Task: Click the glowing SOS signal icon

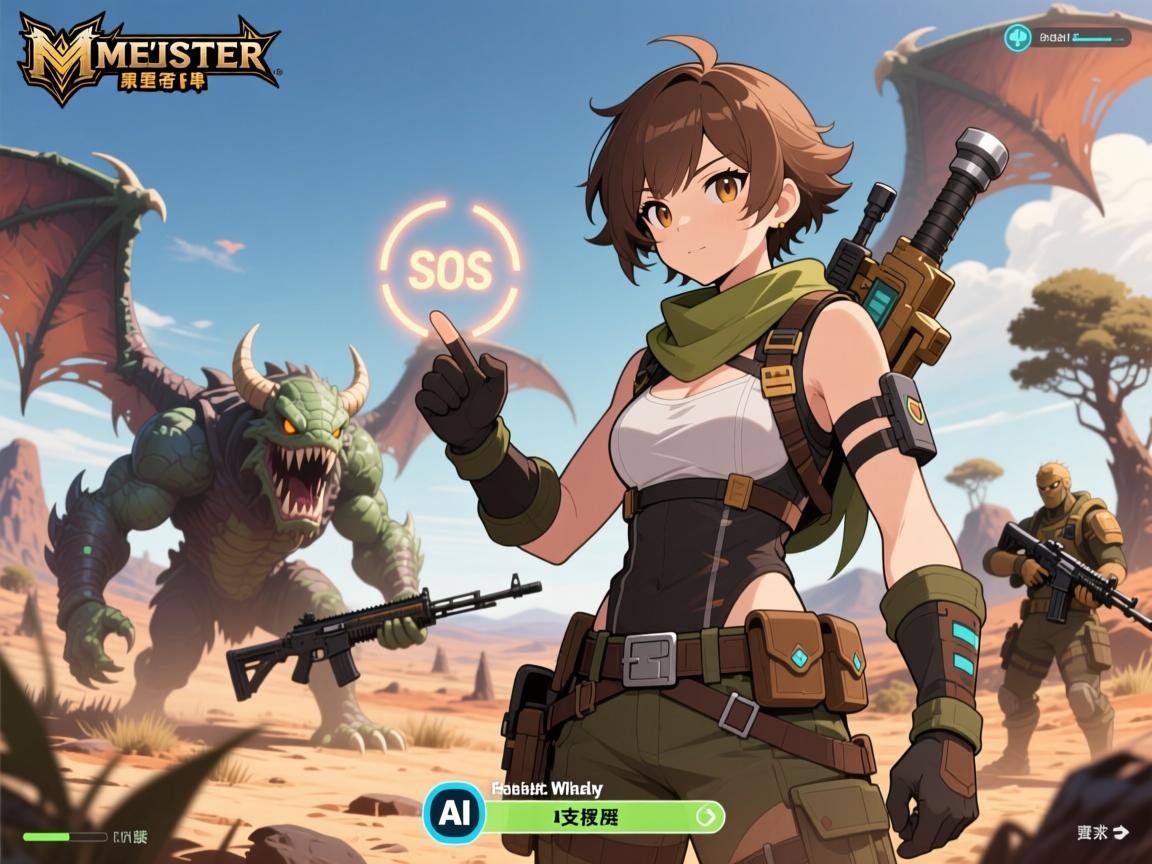Action: [451, 268]
